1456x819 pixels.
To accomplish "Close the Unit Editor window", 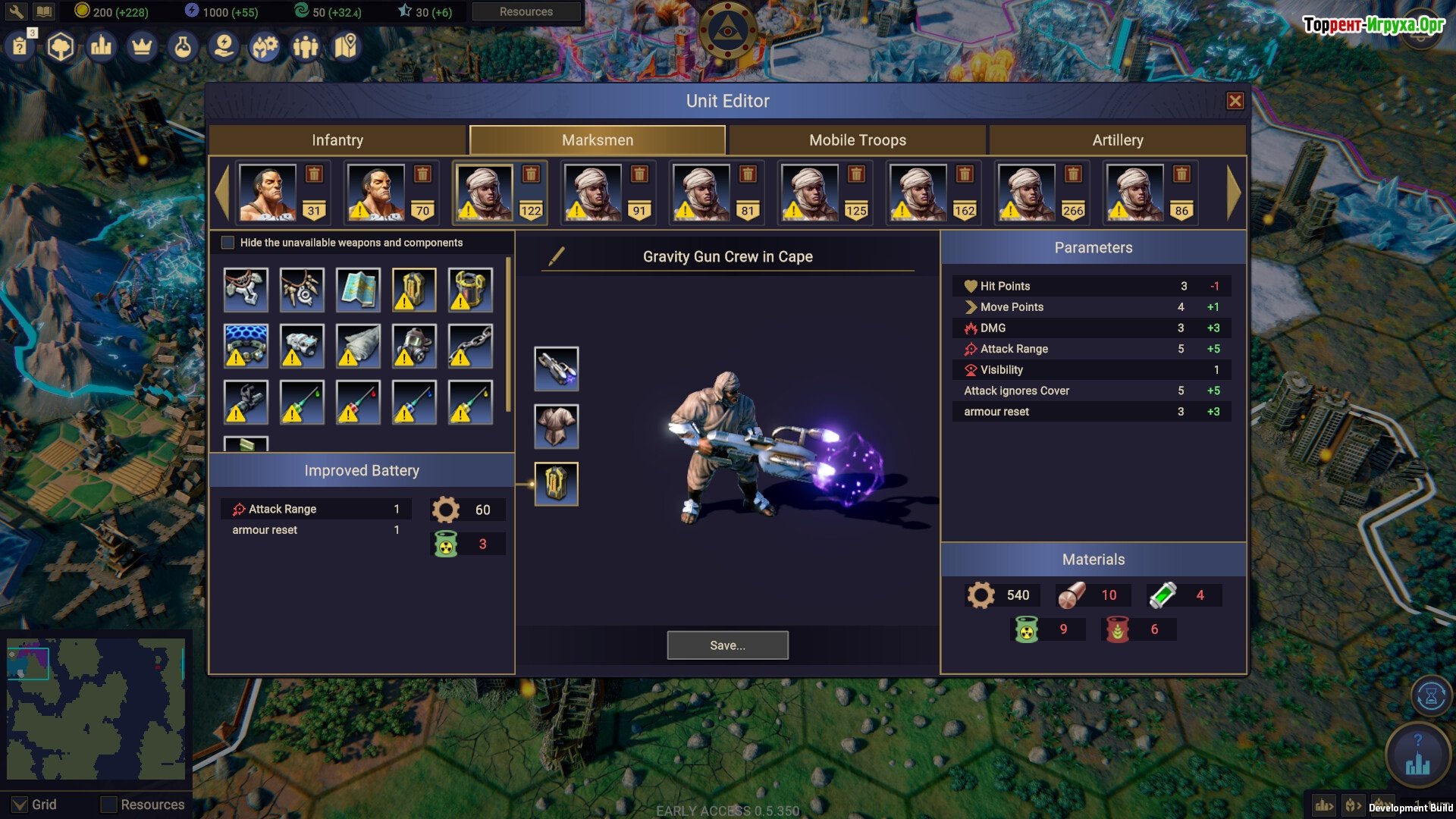I will 1235,101.
